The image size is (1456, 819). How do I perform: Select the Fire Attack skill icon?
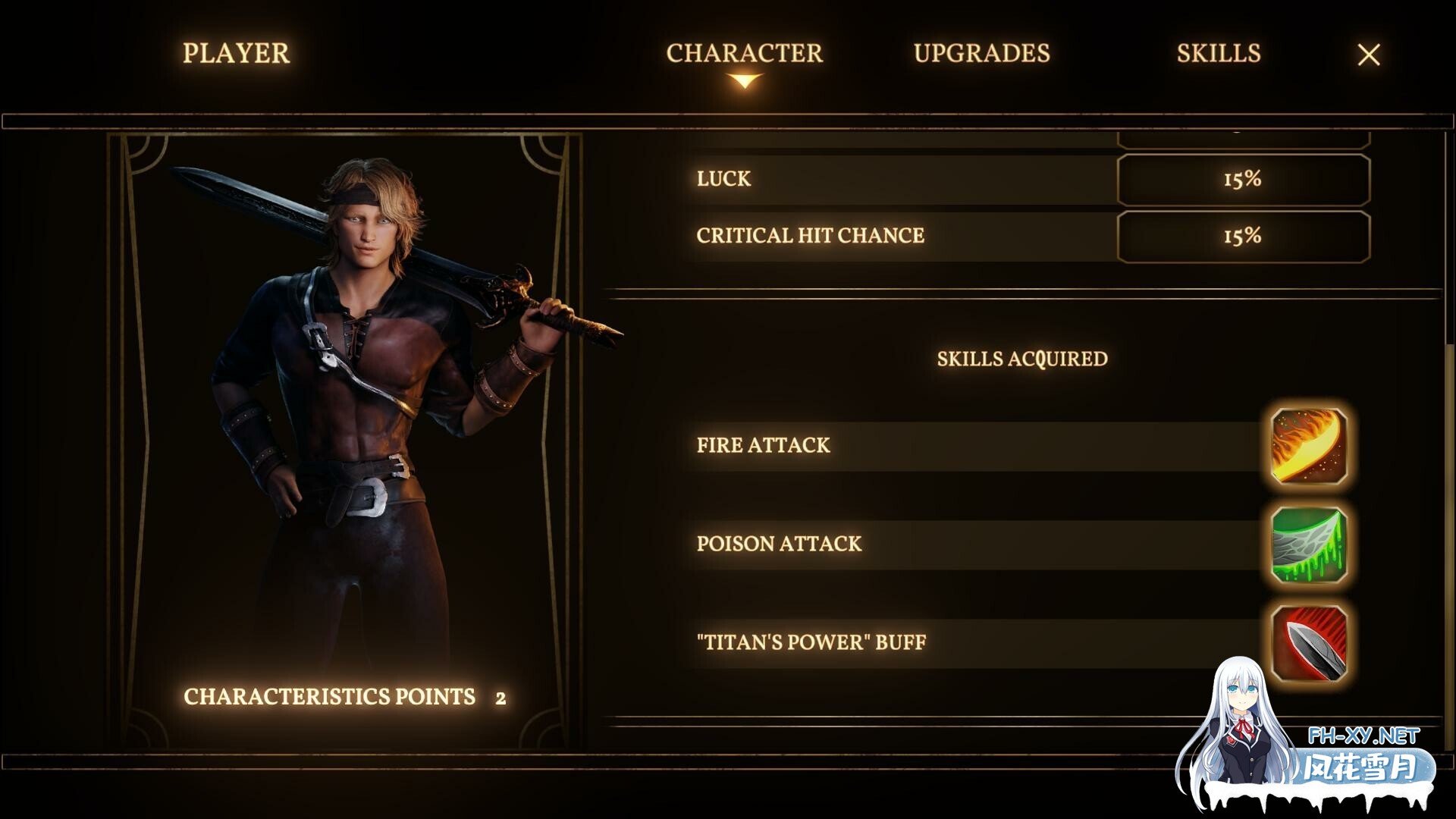click(x=1308, y=446)
